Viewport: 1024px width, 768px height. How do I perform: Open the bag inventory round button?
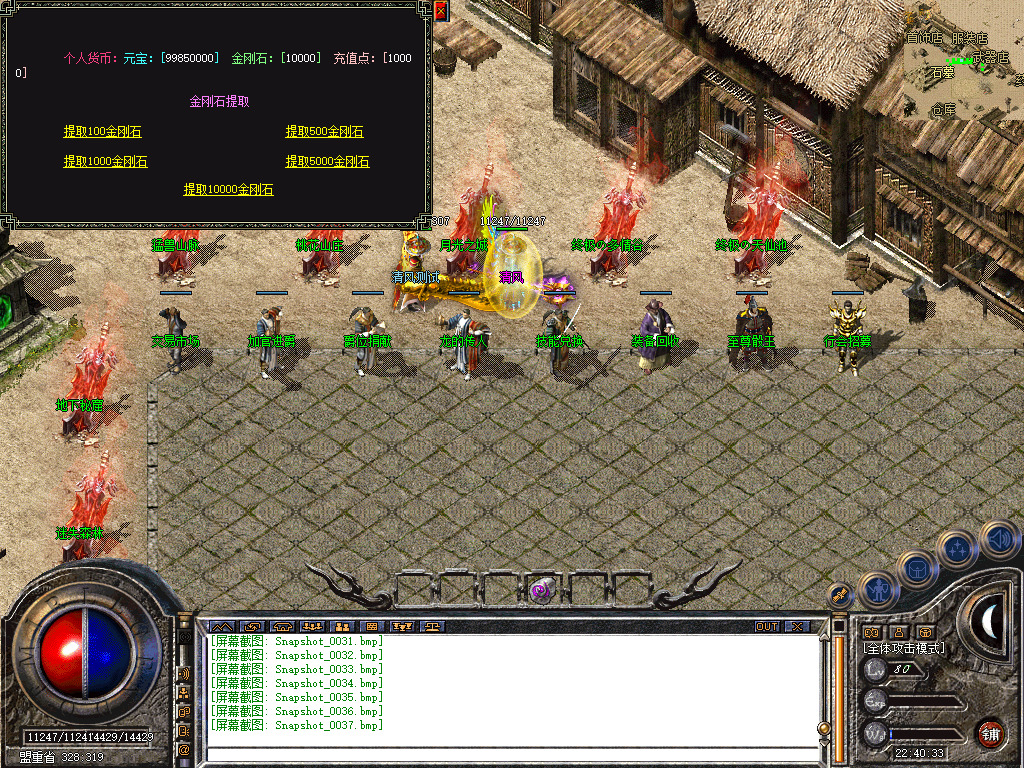[x=917, y=569]
